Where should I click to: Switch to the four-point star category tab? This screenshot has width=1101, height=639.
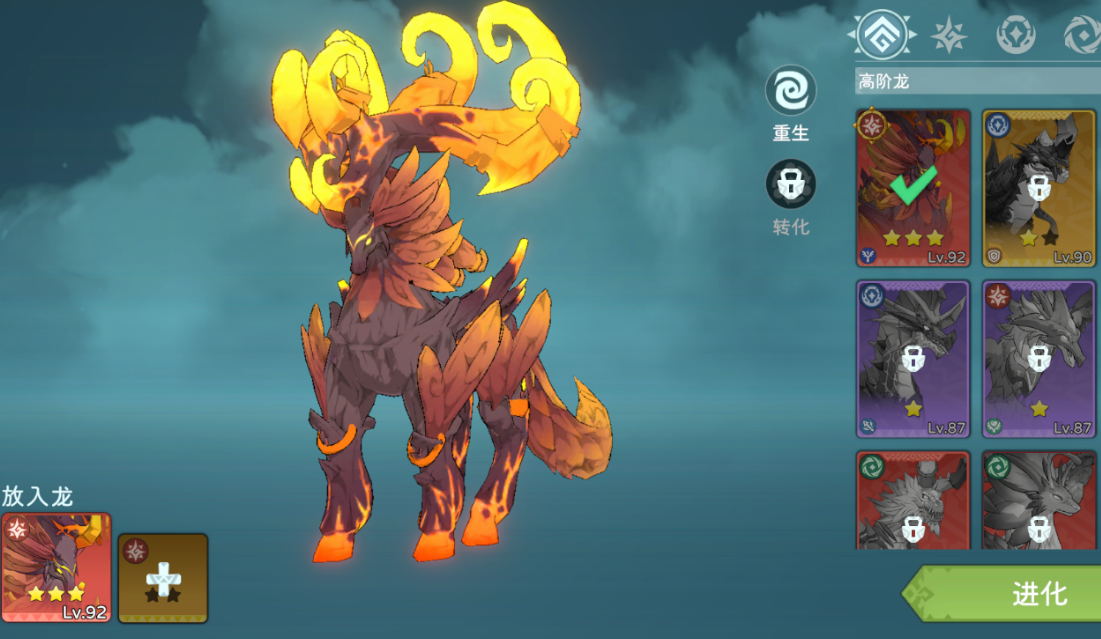pyautogui.click(x=948, y=35)
